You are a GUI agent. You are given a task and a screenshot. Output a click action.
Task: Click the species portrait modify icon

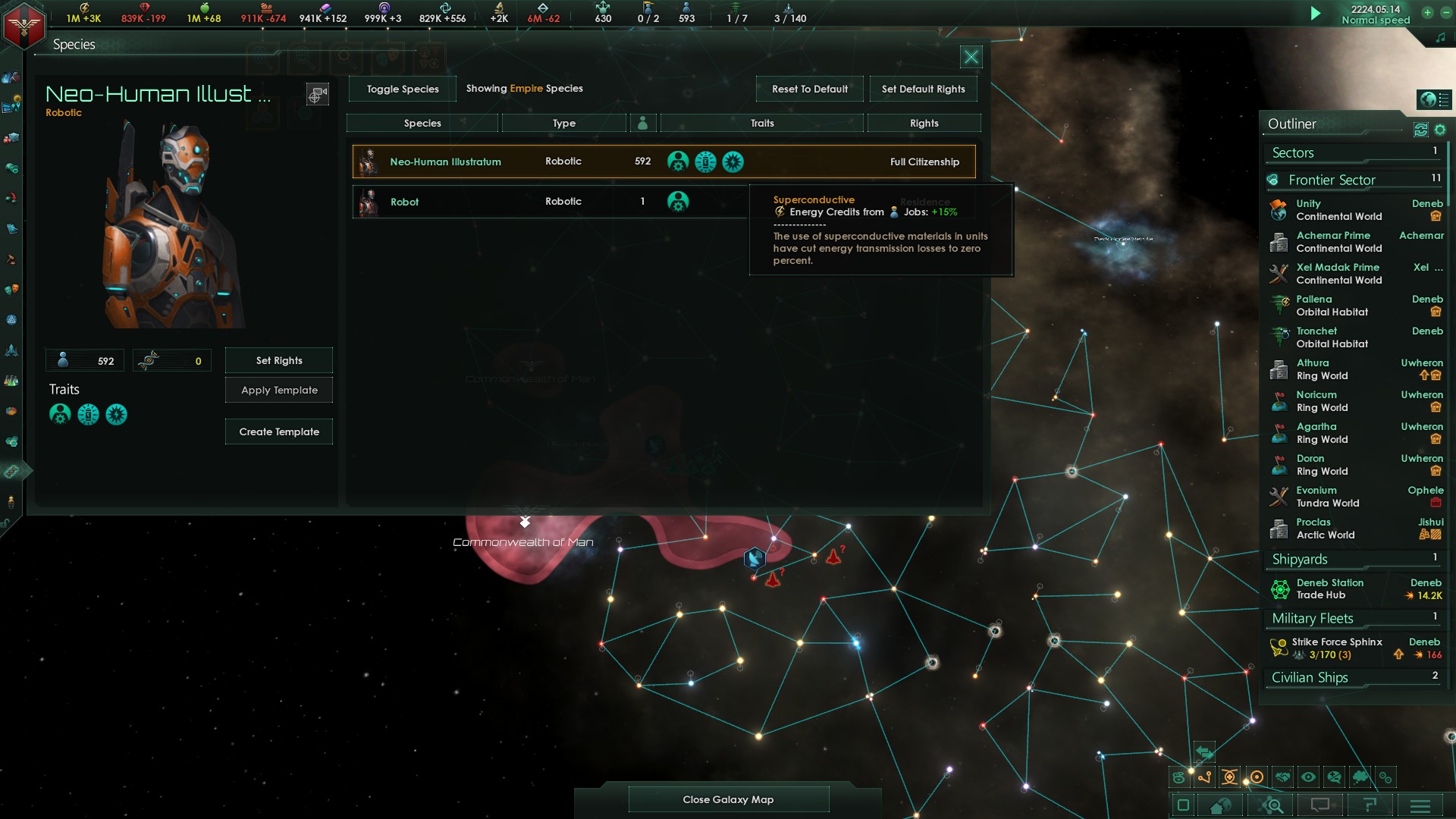[x=317, y=94]
